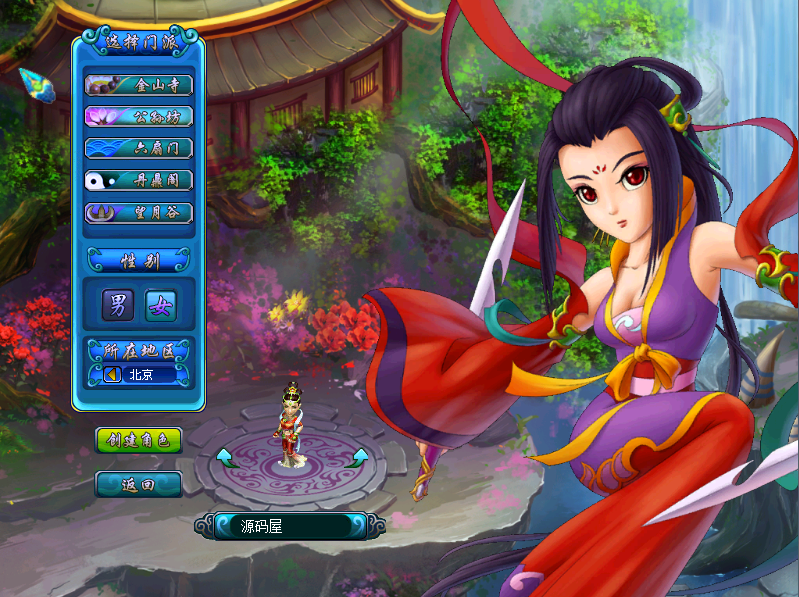799x597 pixels.
Task: Set gender to female (女)
Action: click(x=160, y=306)
